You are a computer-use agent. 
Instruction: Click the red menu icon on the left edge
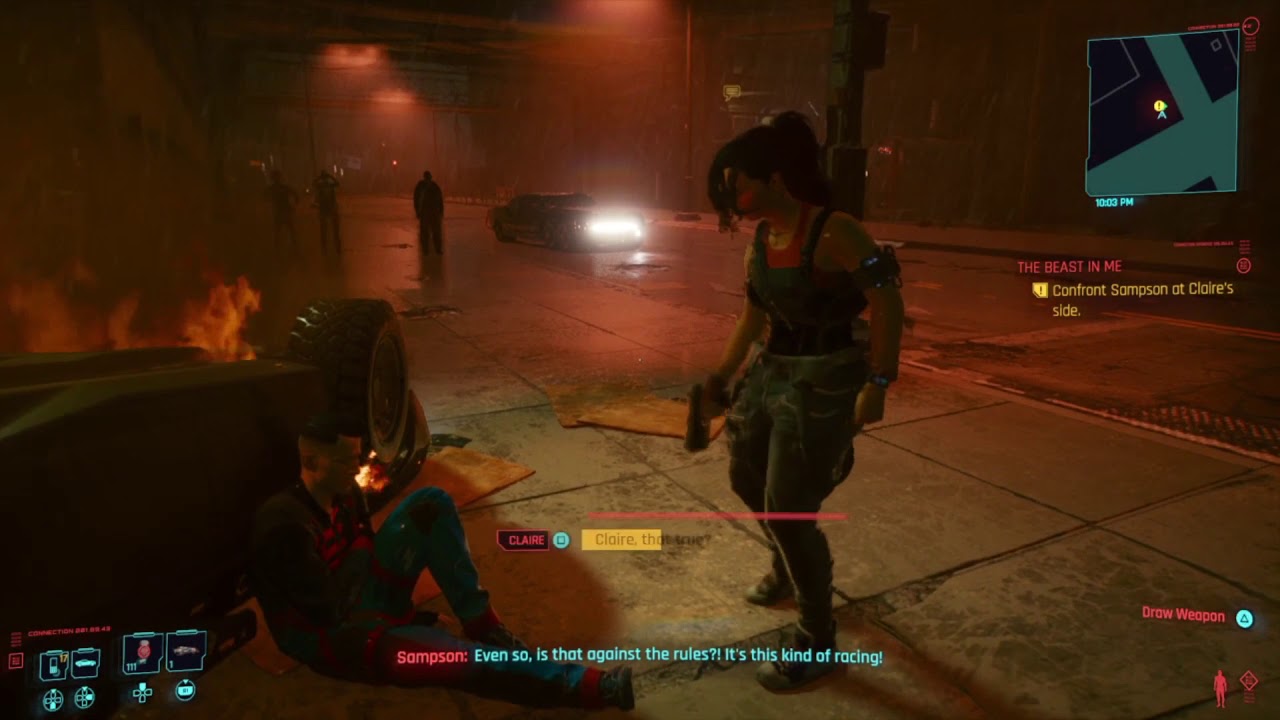pos(15,659)
